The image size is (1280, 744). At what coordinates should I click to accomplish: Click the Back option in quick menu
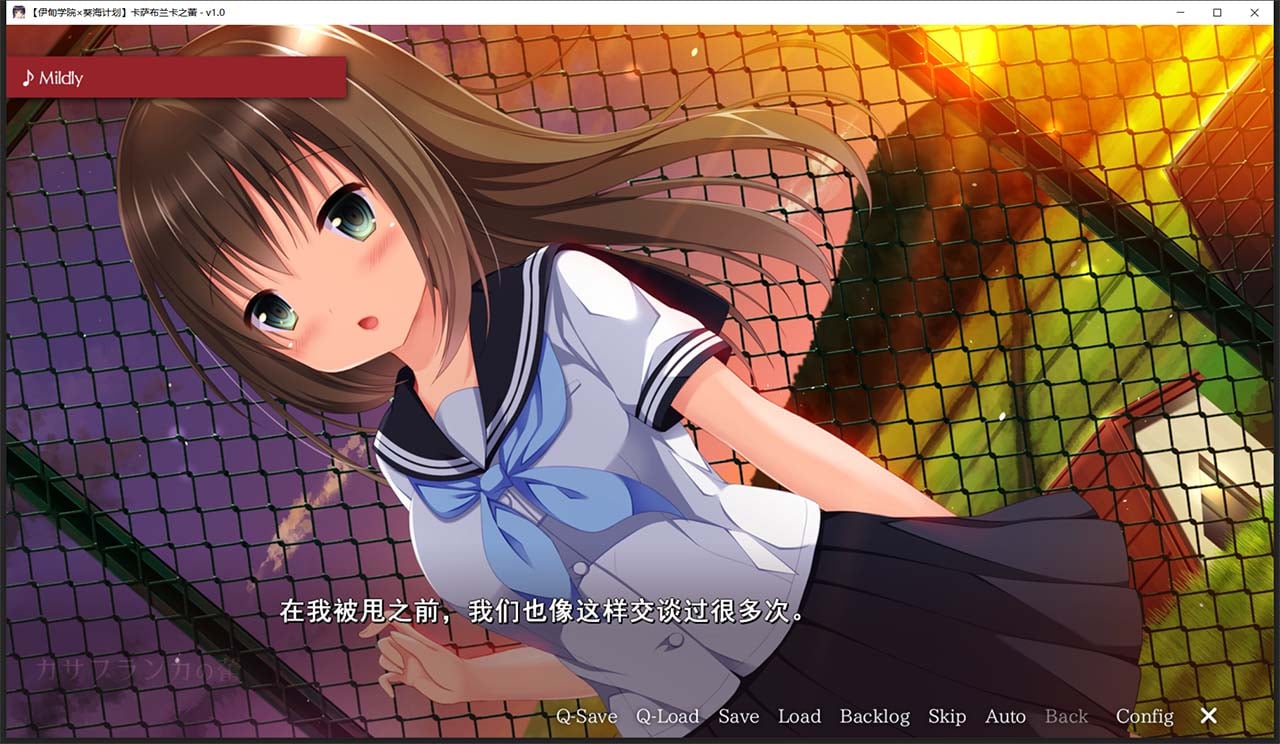(1066, 717)
